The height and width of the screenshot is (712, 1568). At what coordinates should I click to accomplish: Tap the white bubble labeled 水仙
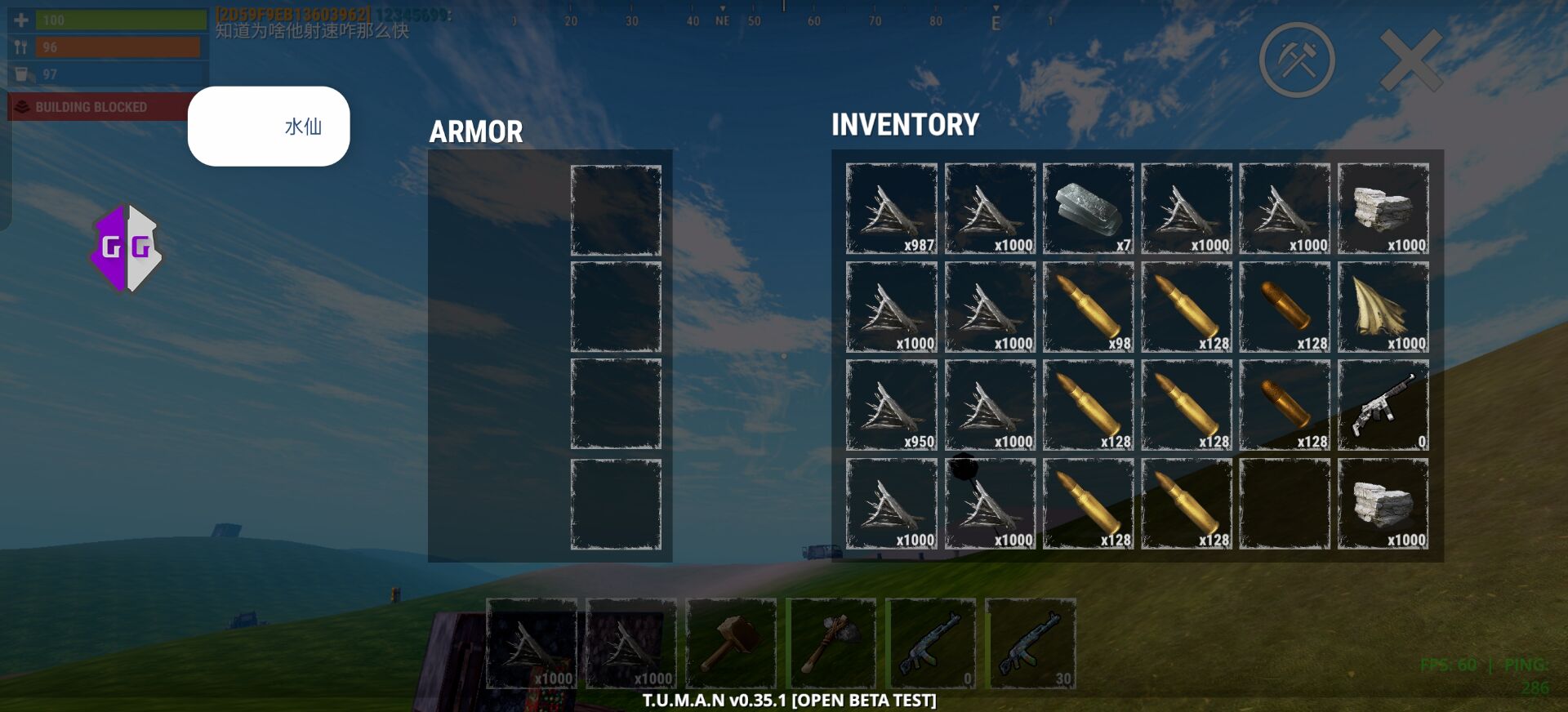pos(269,127)
